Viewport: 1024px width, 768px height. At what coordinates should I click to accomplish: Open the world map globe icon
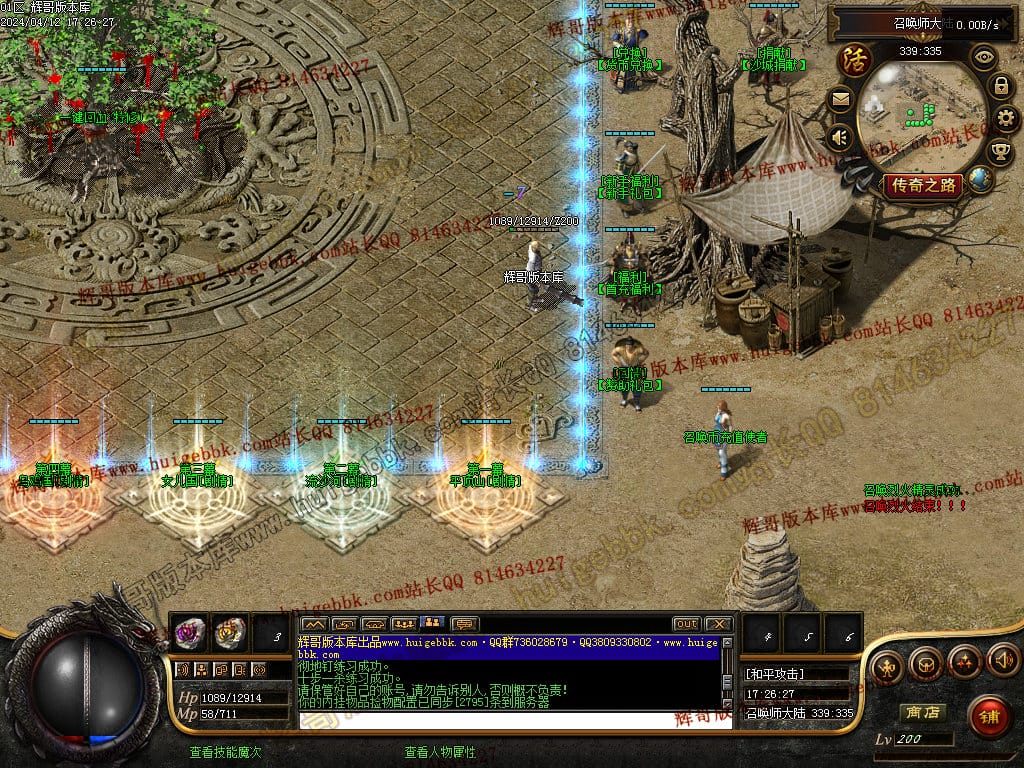(x=981, y=180)
